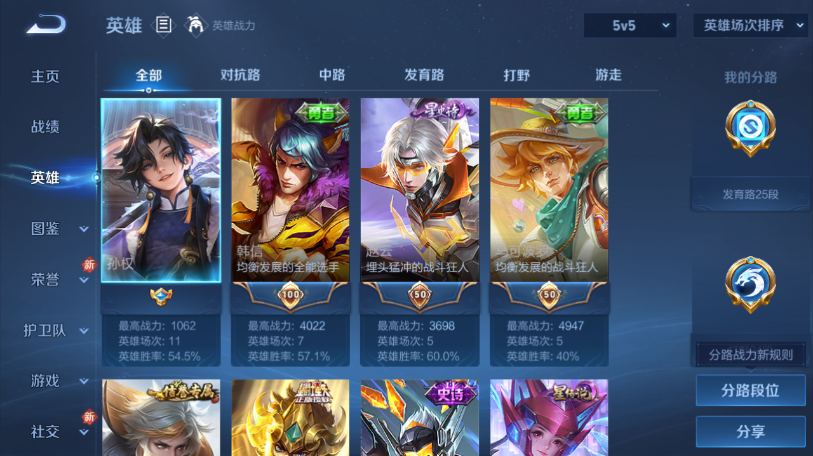Image resolution: width=813 pixels, height=456 pixels.
Task: Switch to the 游走 roaming tab
Action: pyautogui.click(x=608, y=75)
